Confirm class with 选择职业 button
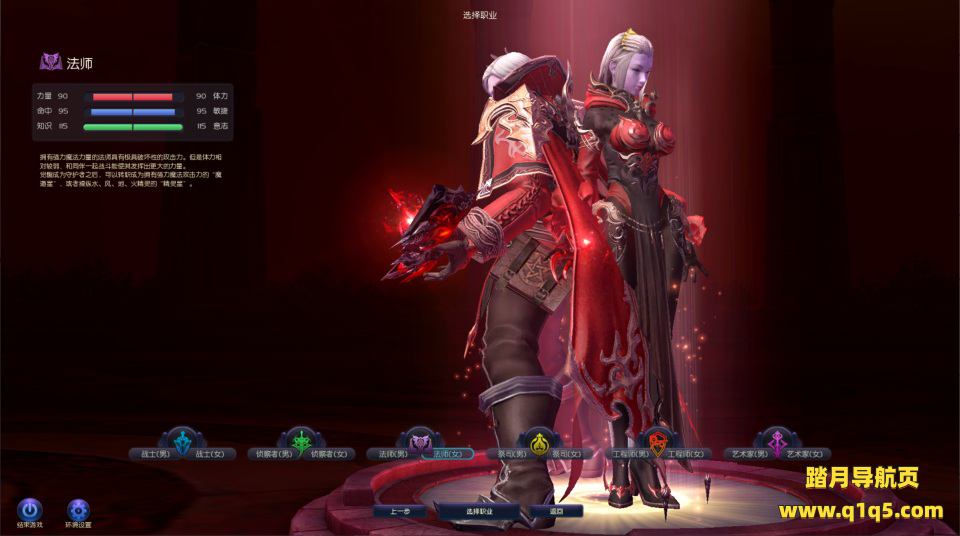 [x=479, y=511]
